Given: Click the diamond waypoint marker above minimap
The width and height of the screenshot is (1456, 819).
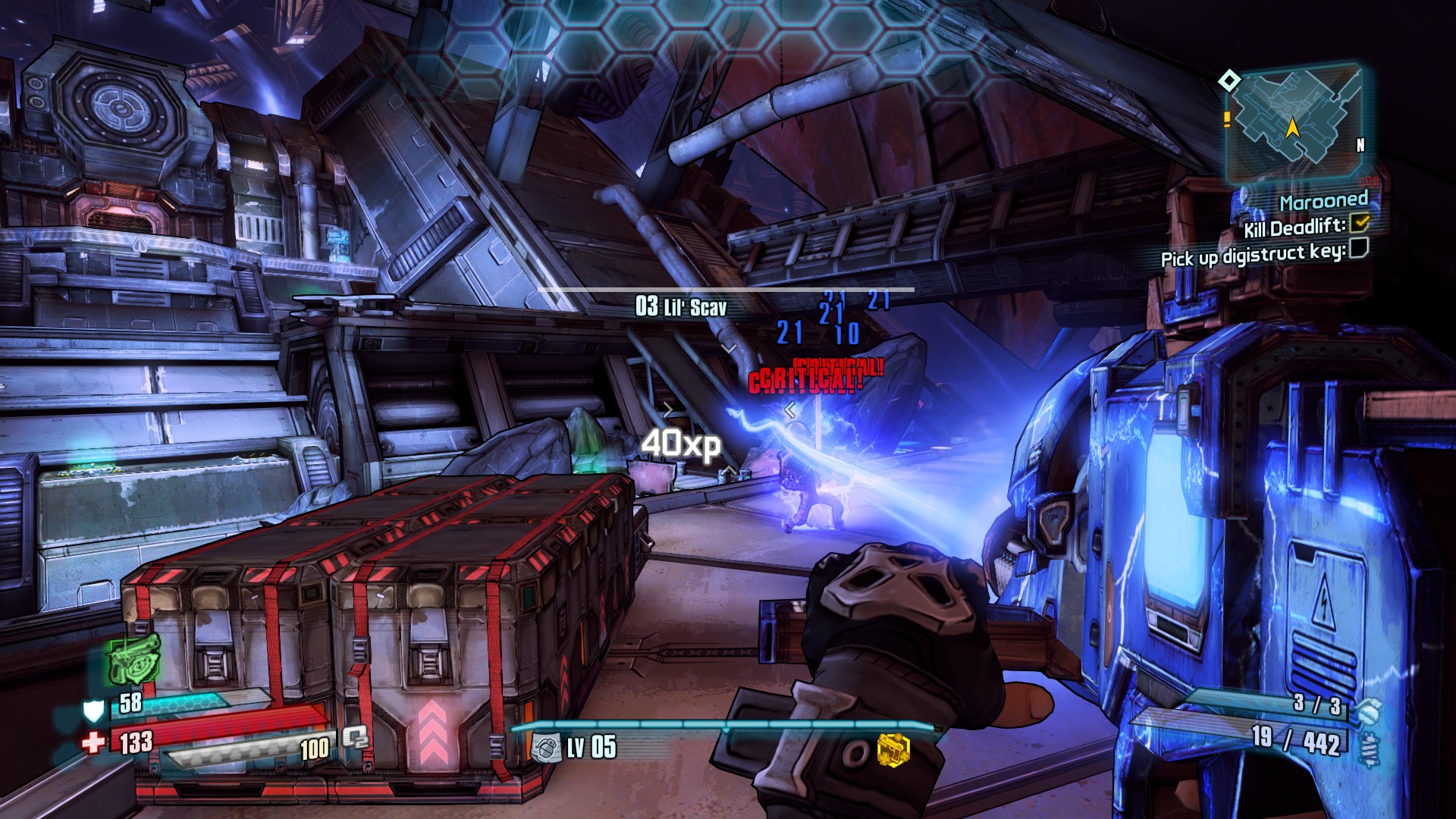Looking at the screenshot, I should tap(1229, 80).
